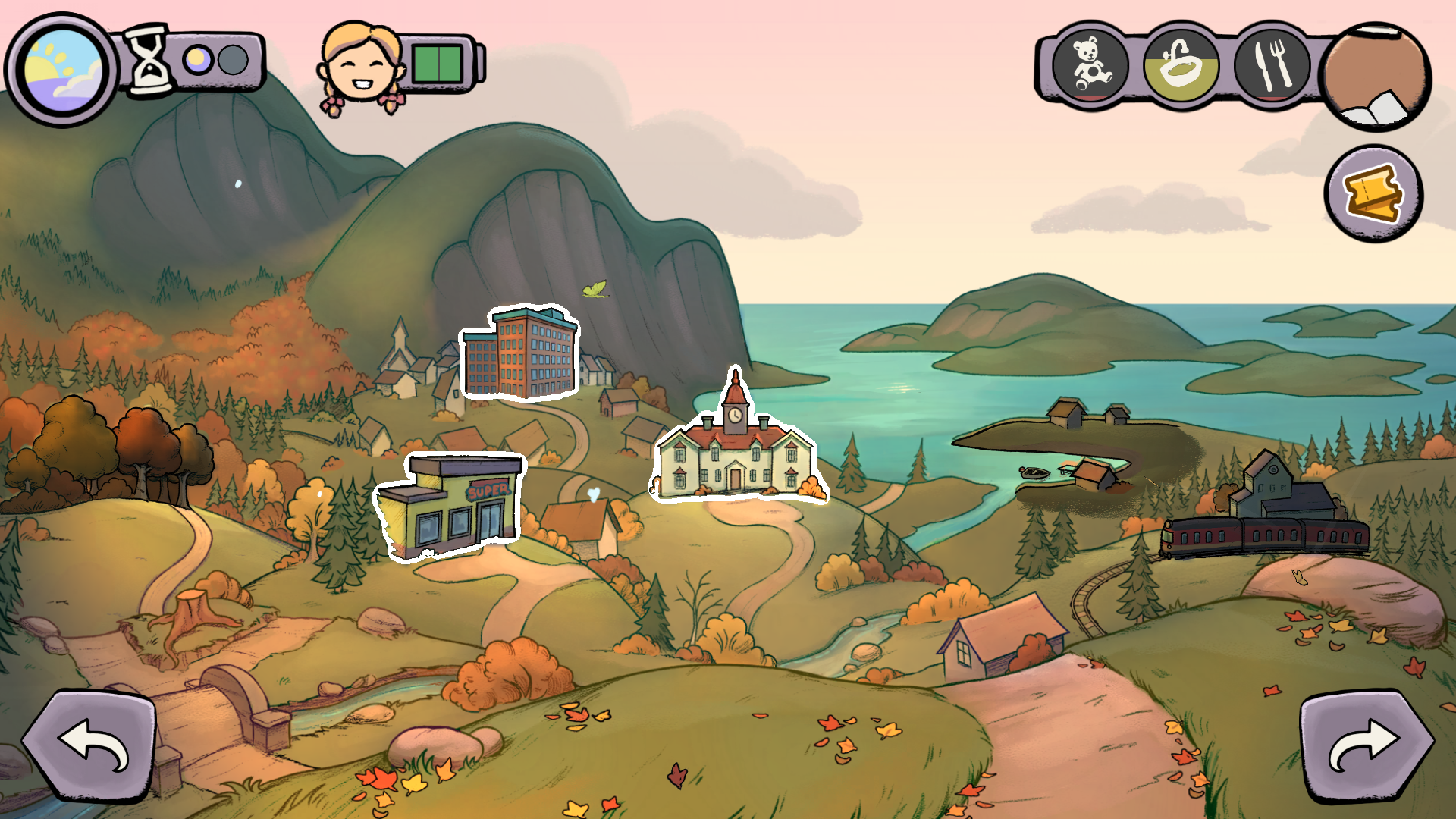The width and height of the screenshot is (1456, 819).
Task: Choose the clock tower school building
Action: 736,449
